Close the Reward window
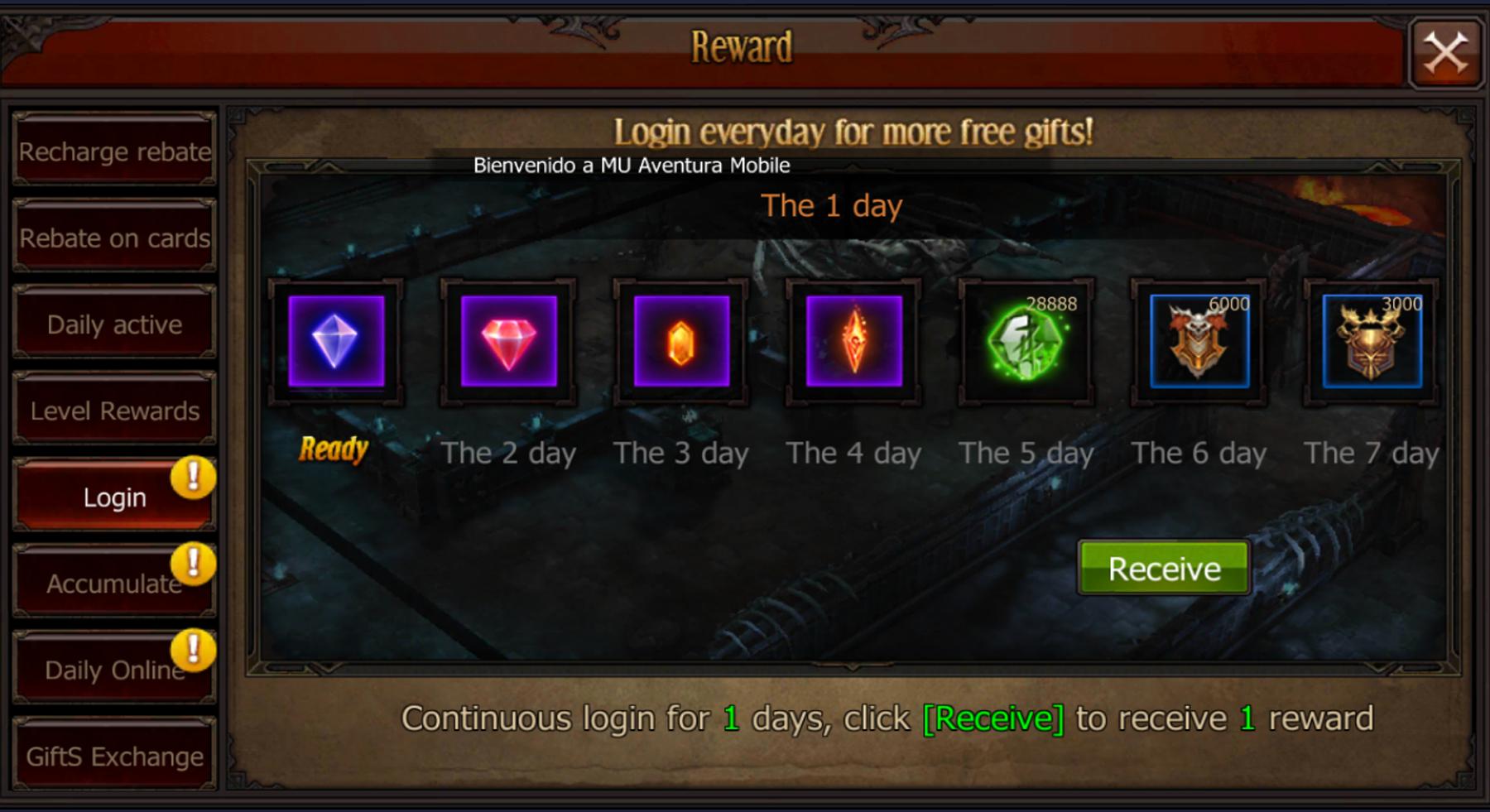 [x=1447, y=53]
